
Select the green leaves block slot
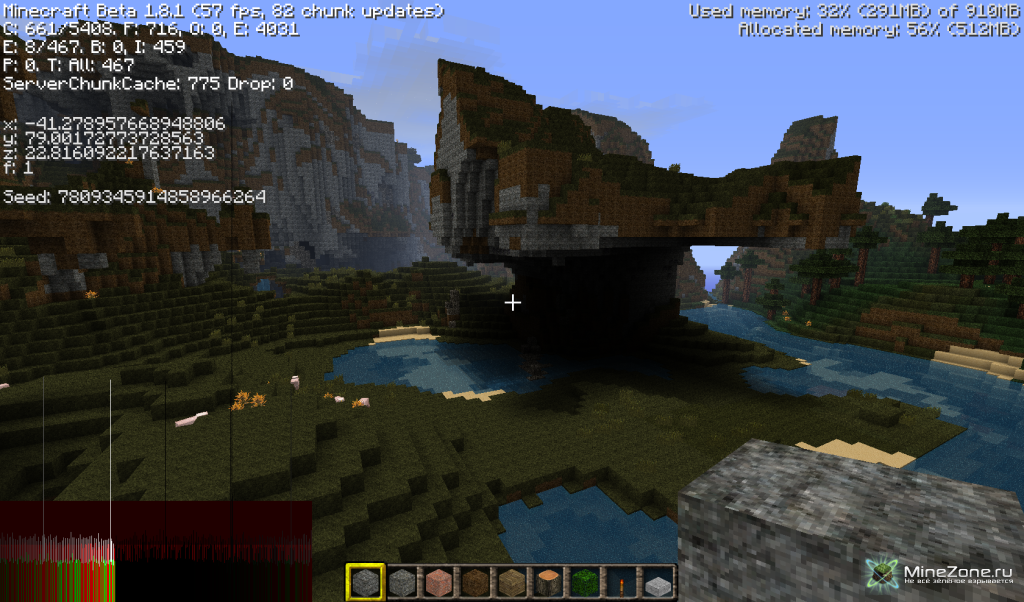pyautogui.click(x=584, y=583)
